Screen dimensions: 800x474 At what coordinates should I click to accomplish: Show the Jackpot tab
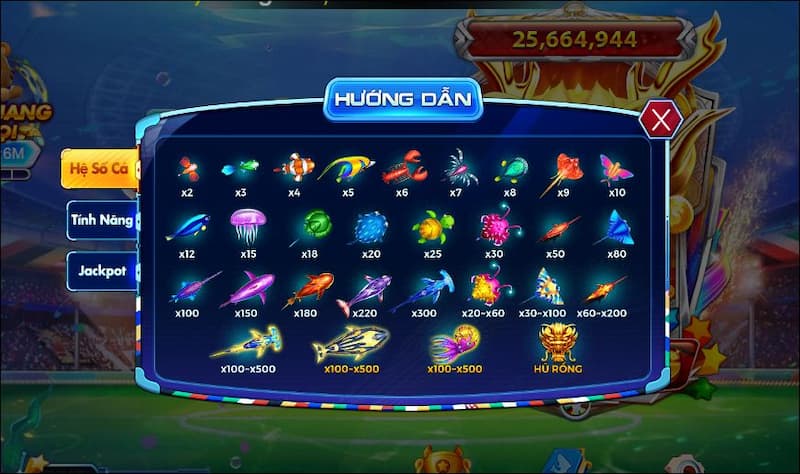[x=101, y=270]
